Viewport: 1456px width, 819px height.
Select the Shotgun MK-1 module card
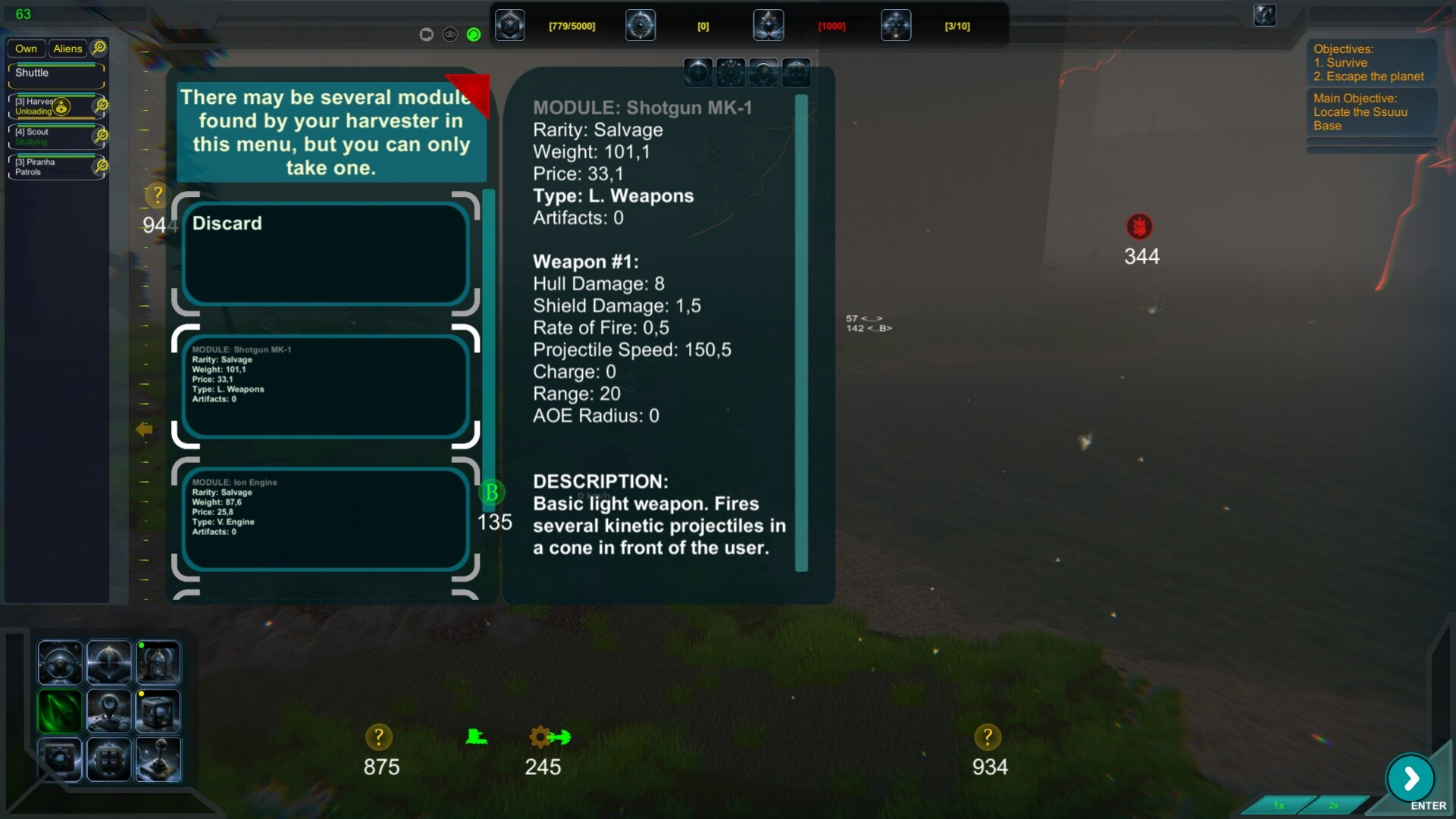(x=325, y=386)
